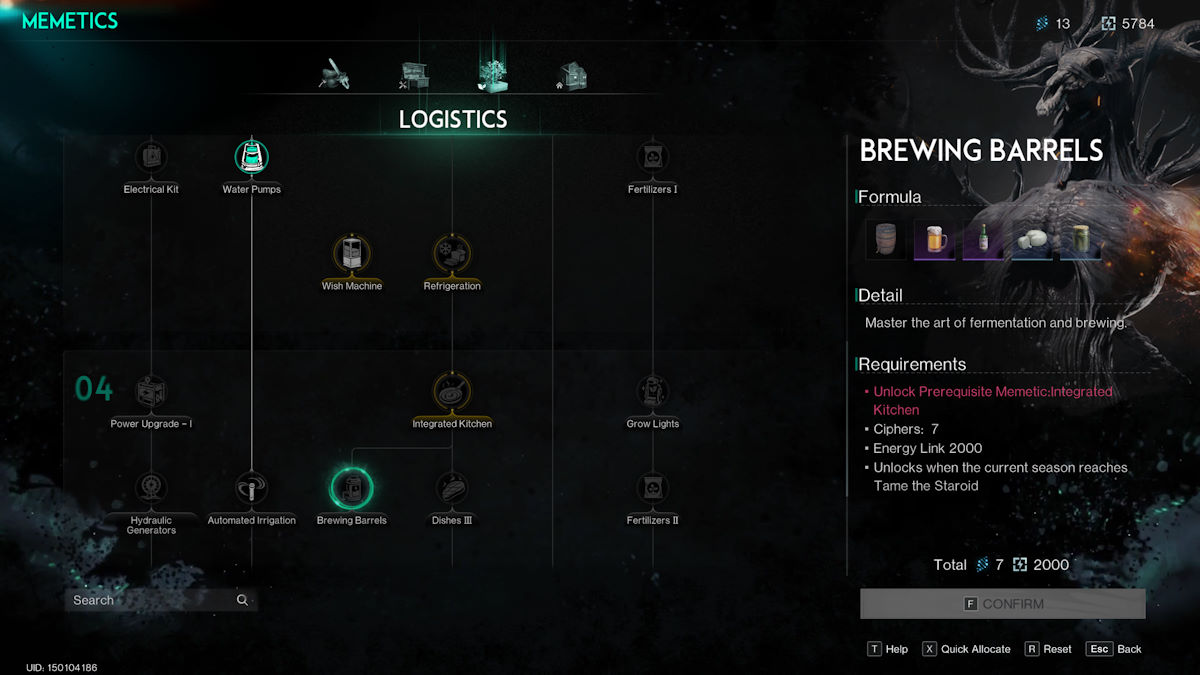Click the Refrigeration memetic node
Screen dimensions: 1200x675
pos(452,254)
